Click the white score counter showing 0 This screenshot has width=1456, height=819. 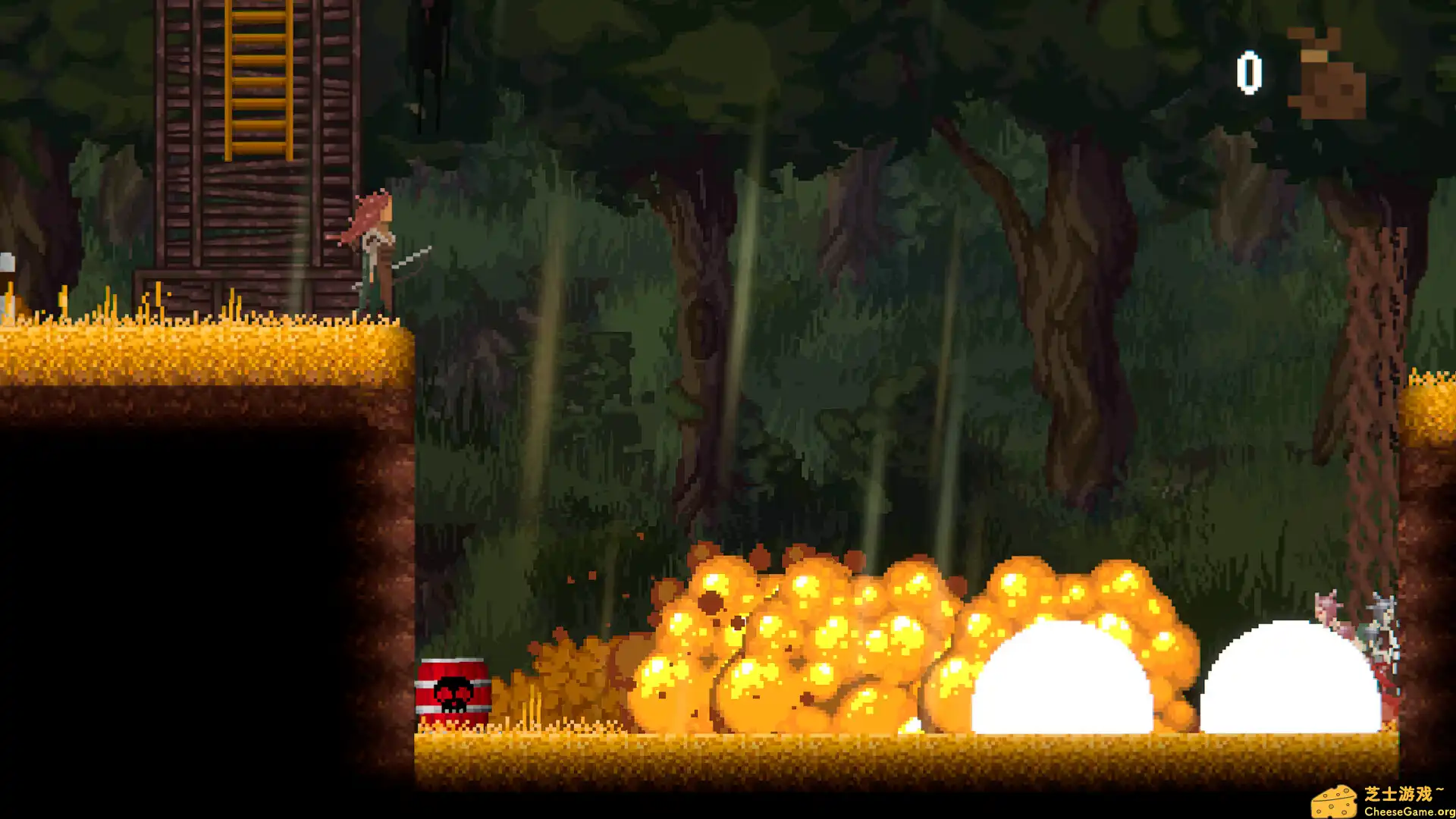click(x=1250, y=72)
